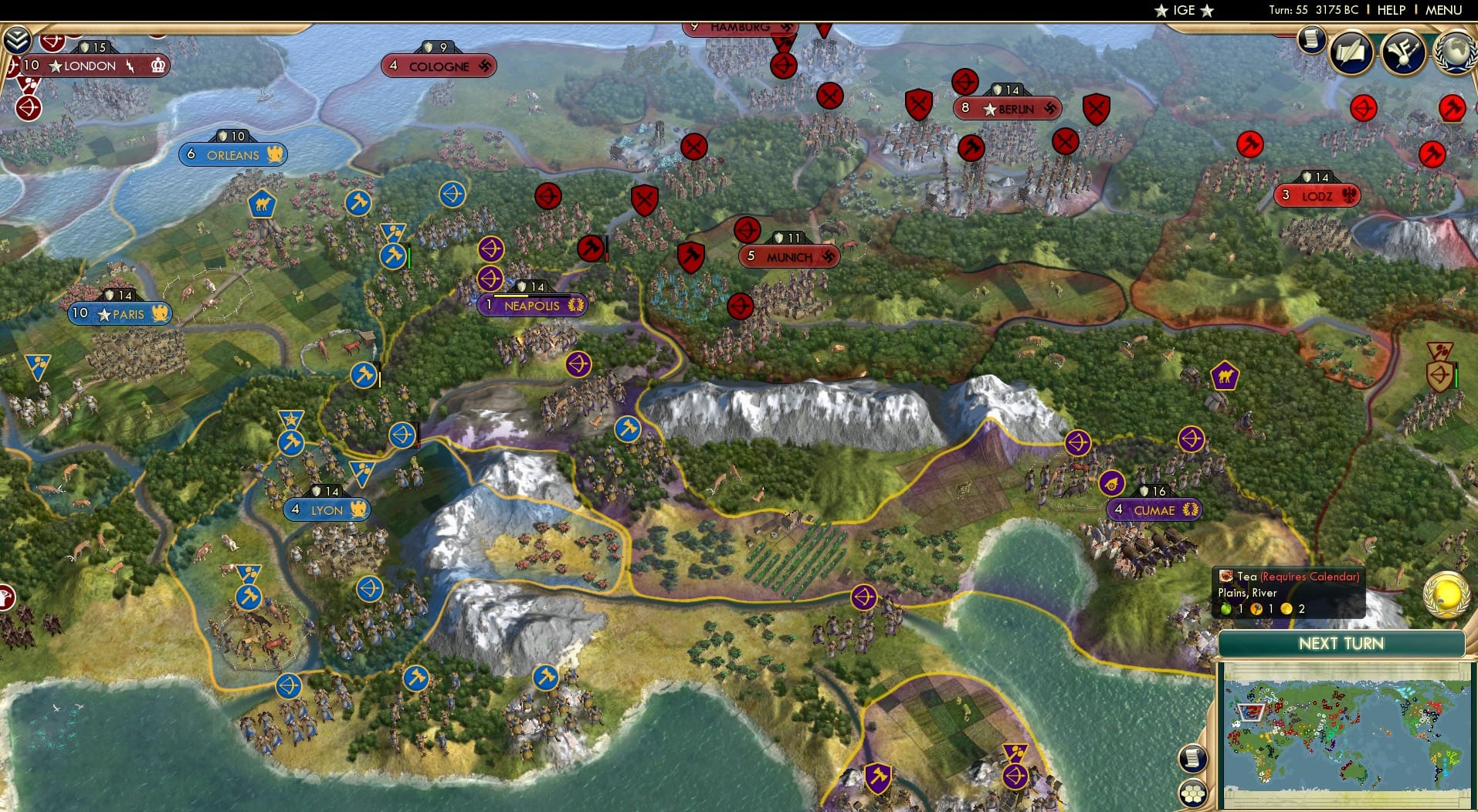The width and height of the screenshot is (1478, 812).
Task: Open the Notification Log scroll icon top right
Action: point(1310,39)
